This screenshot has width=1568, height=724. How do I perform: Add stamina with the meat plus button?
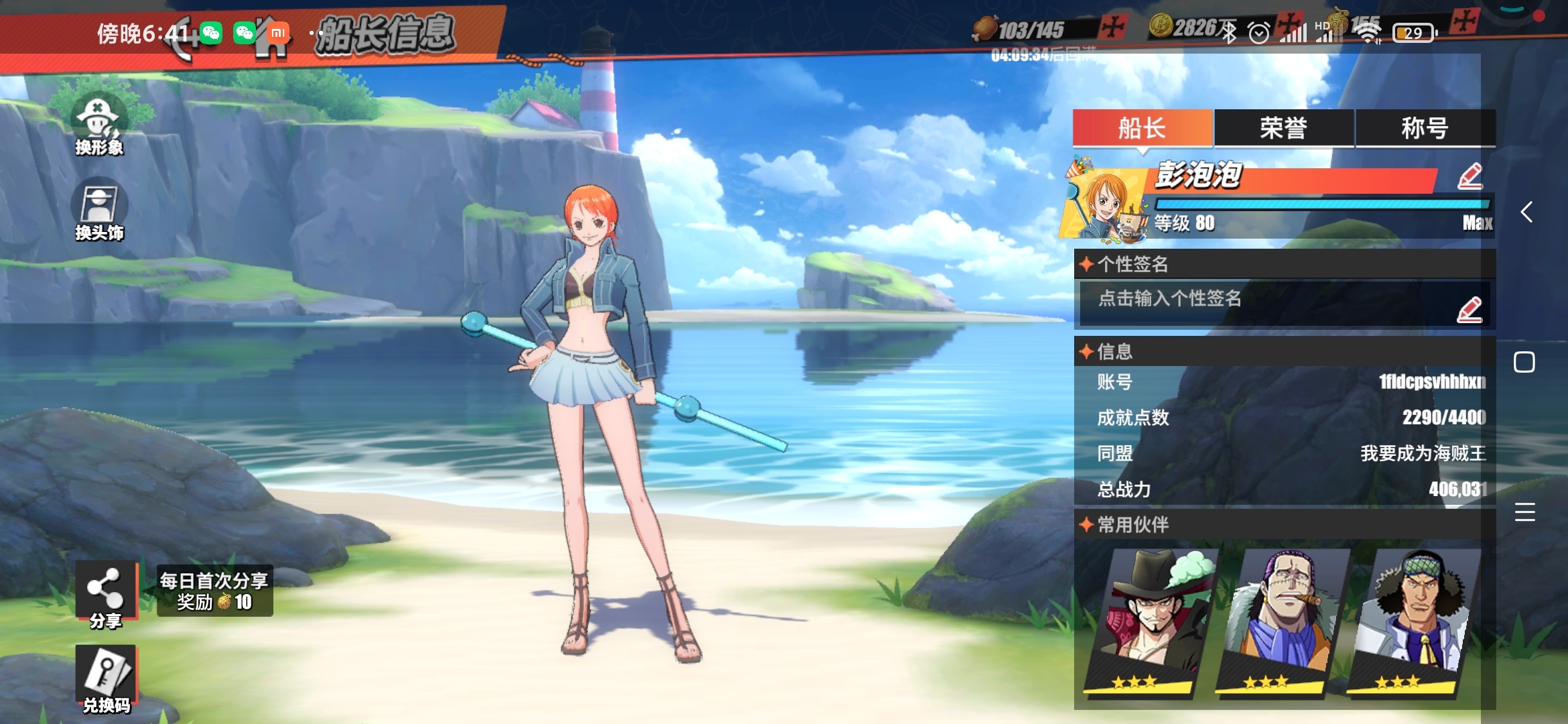[x=1113, y=27]
